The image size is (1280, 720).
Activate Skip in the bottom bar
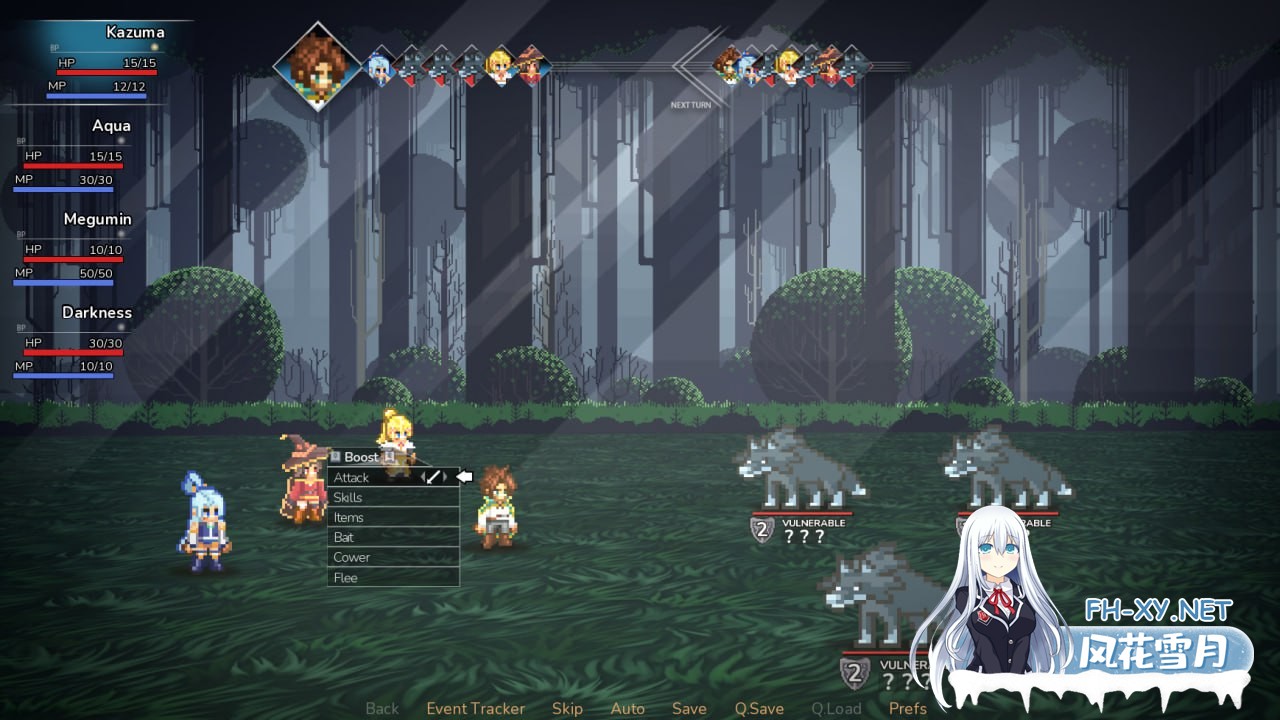(x=567, y=708)
